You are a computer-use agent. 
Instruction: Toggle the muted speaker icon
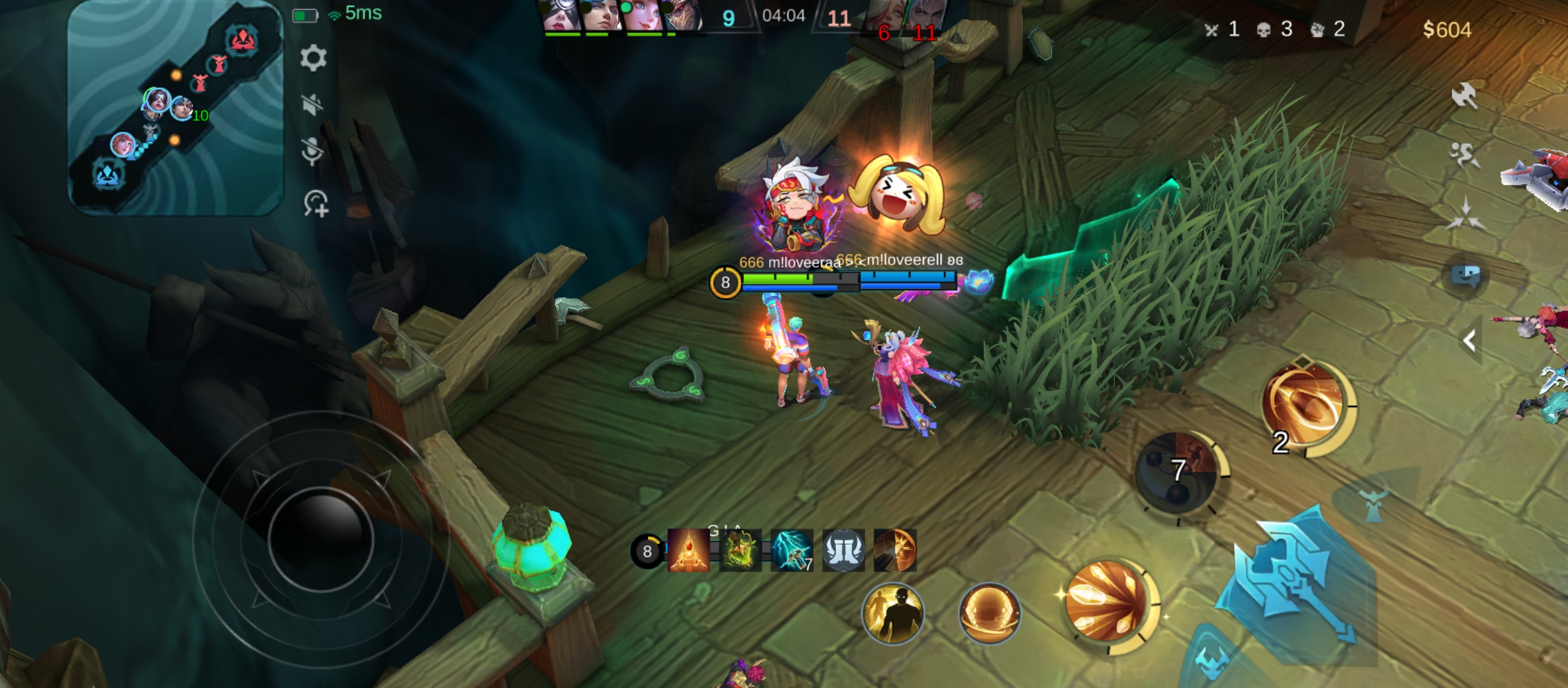pos(312,104)
